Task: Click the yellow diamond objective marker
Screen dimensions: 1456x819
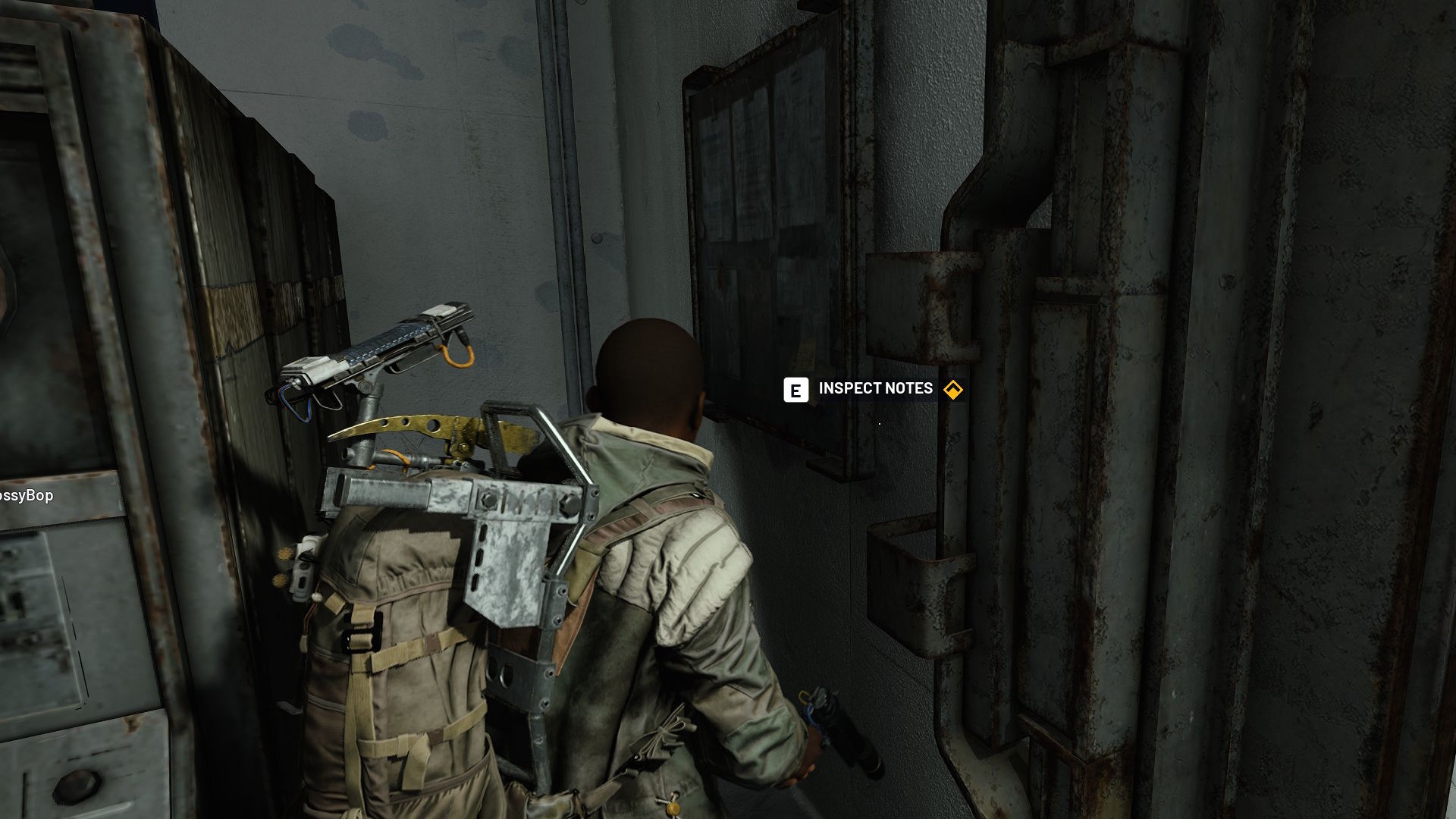Action: (x=952, y=390)
